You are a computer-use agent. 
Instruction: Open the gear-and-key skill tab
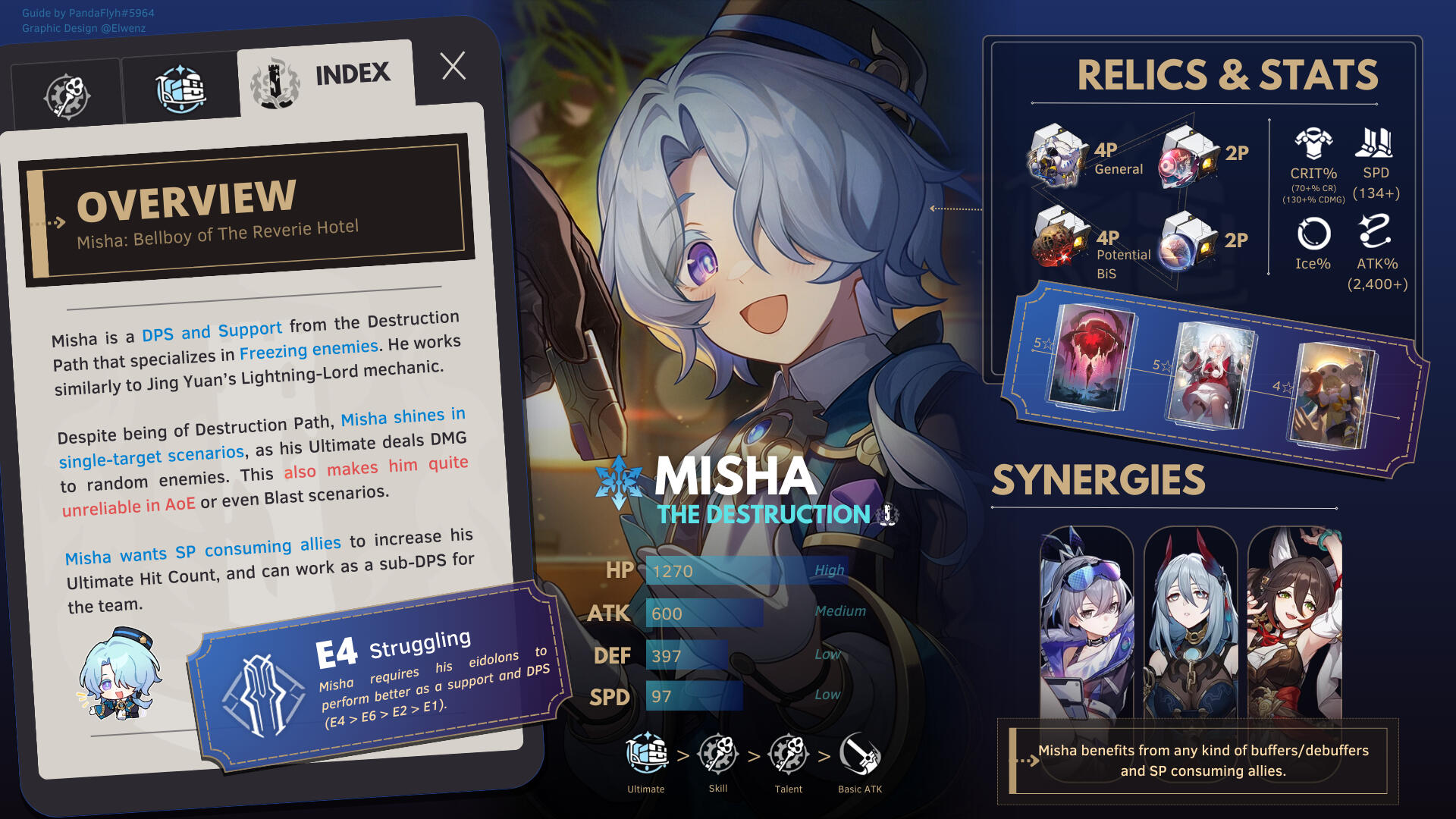point(67,96)
